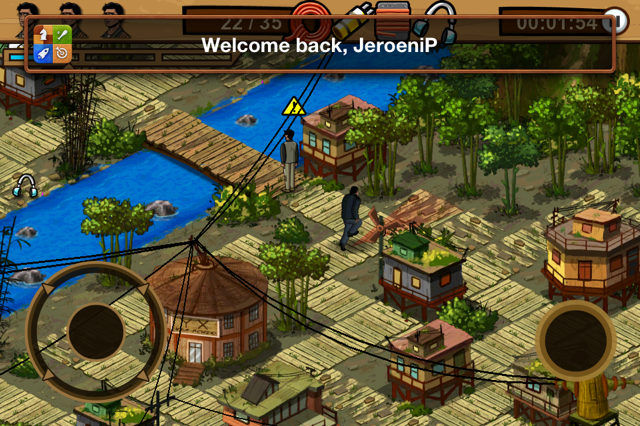The image size is (640, 426).
Task: Tap the Game Center welcome banner
Action: (320, 45)
